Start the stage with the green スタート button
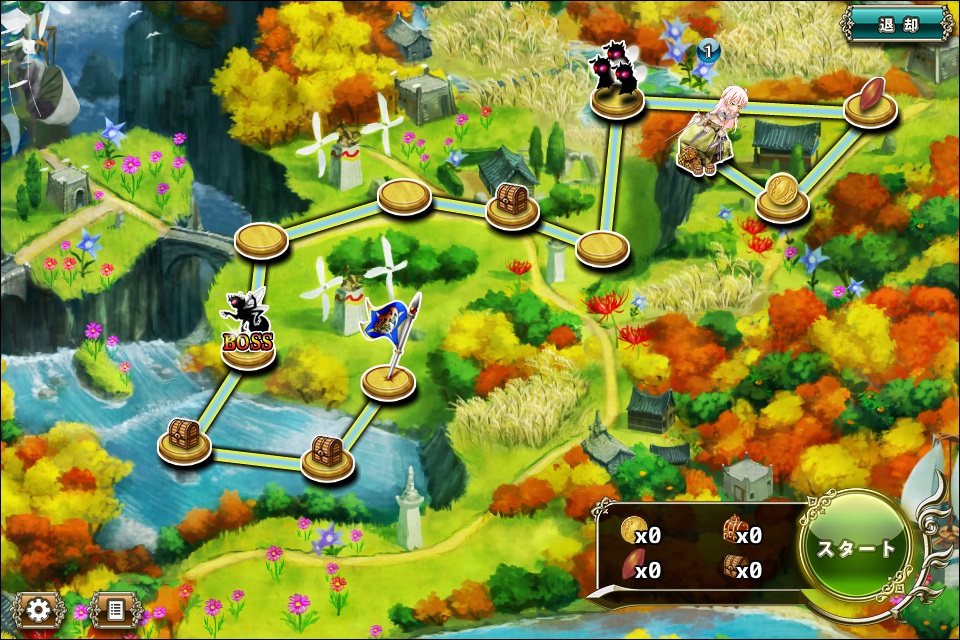 coord(857,548)
